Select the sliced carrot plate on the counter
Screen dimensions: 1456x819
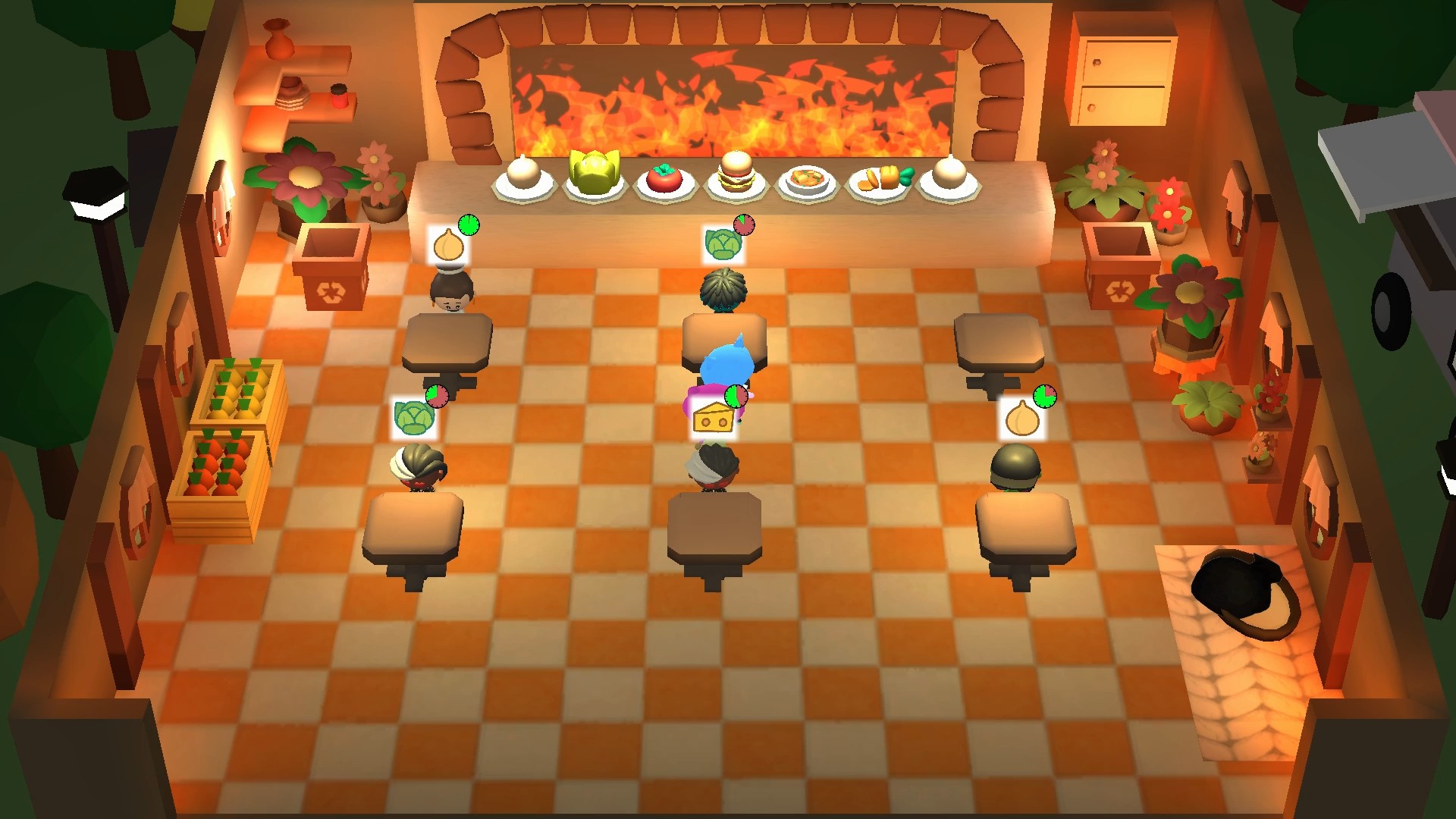878,179
